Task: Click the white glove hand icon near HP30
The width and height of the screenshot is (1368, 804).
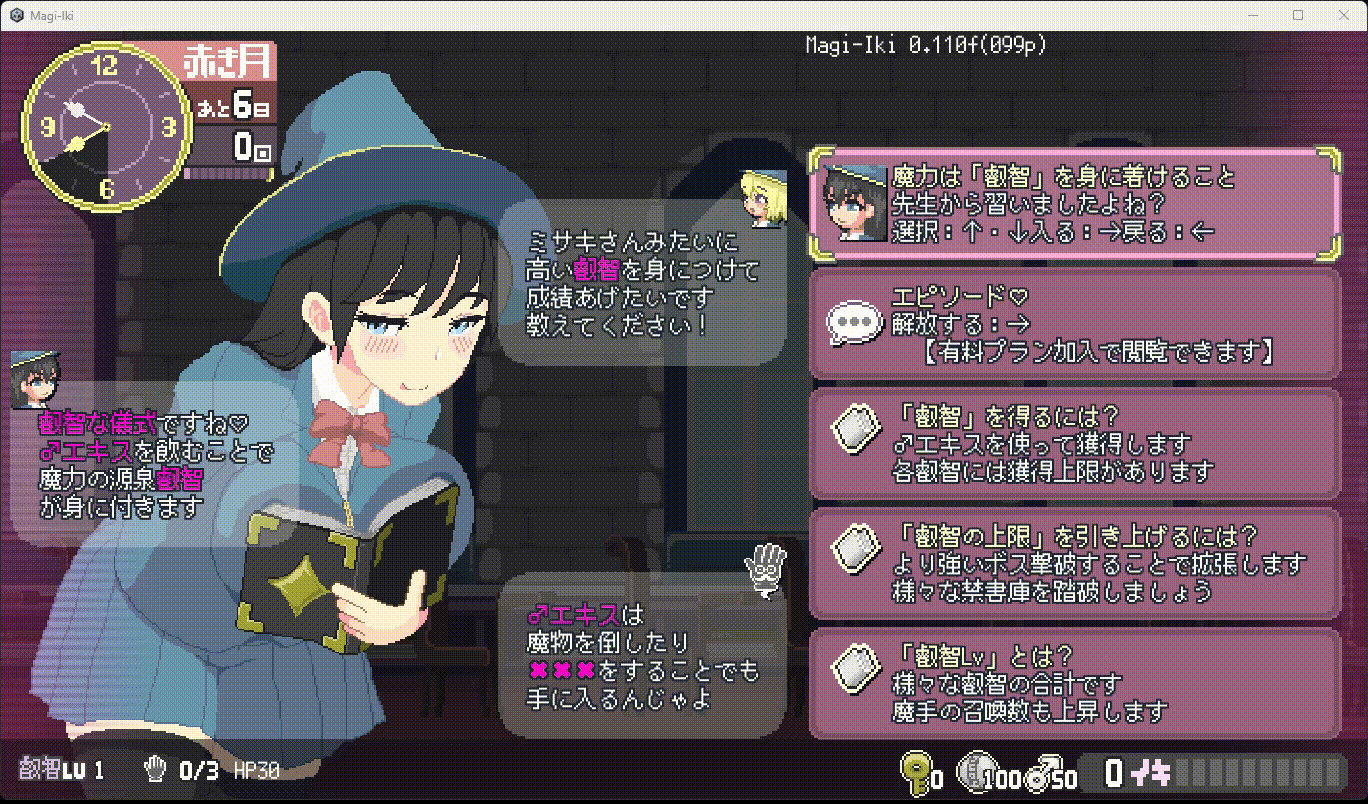Action: 155,770
